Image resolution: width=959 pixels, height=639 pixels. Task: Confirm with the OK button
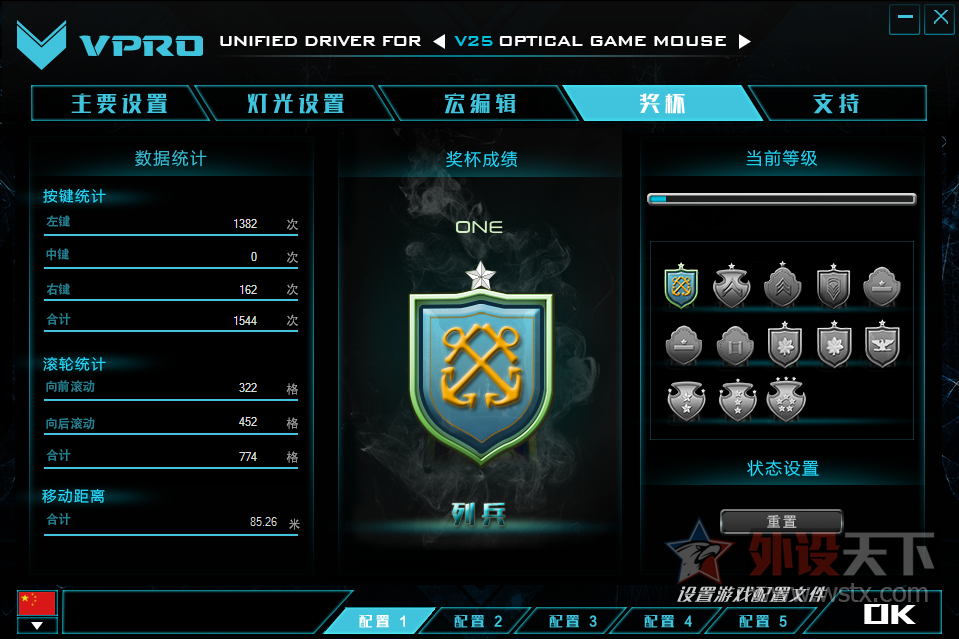click(x=889, y=612)
